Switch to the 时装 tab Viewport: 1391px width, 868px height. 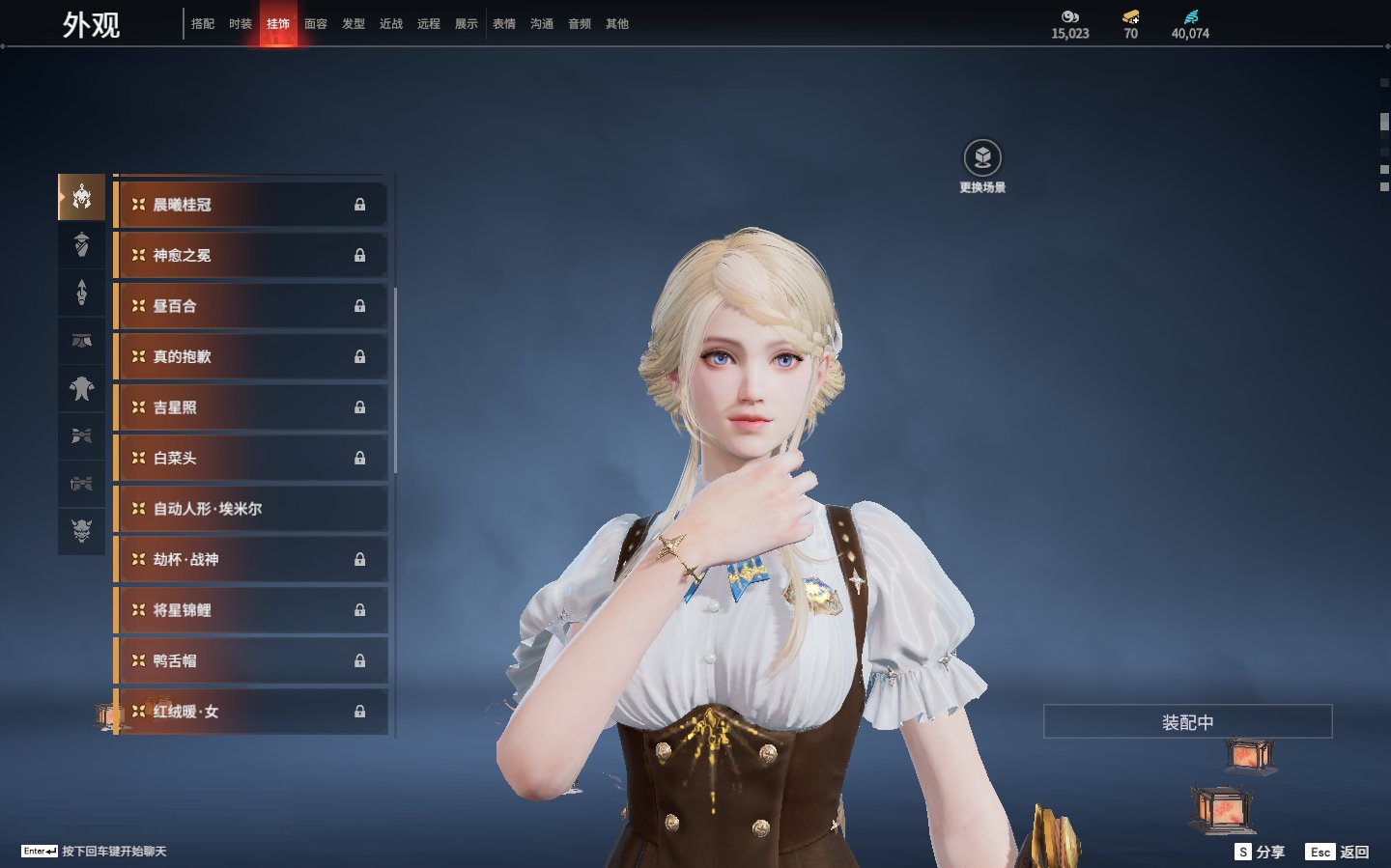[x=241, y=24]
